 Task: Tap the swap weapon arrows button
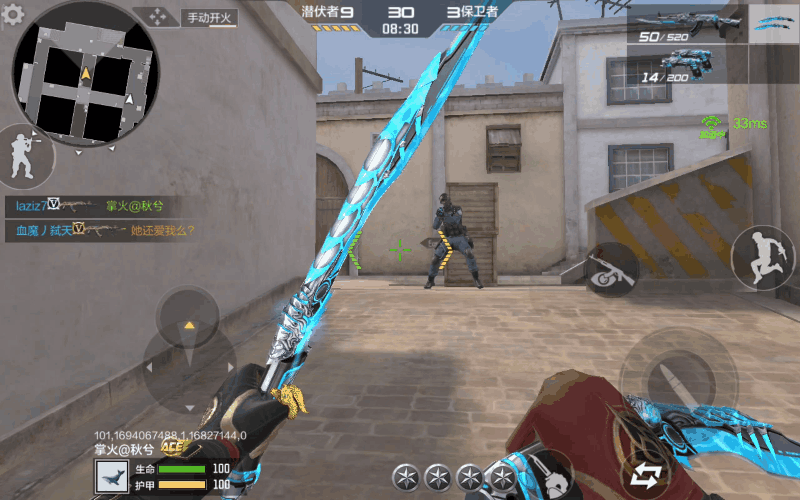coord(644,474)
